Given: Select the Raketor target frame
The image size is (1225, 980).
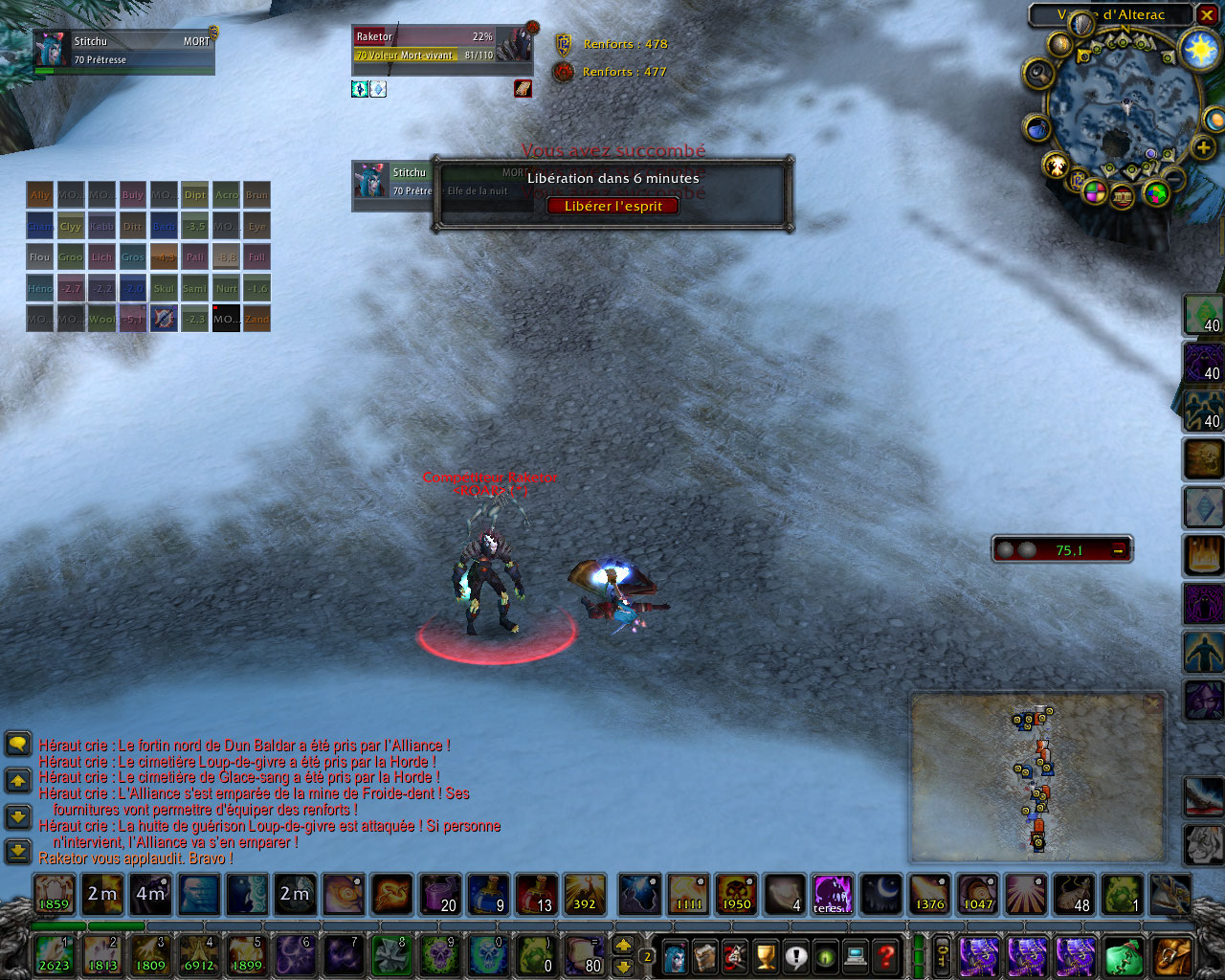Looking at the screenshot, I should point(440,45).
